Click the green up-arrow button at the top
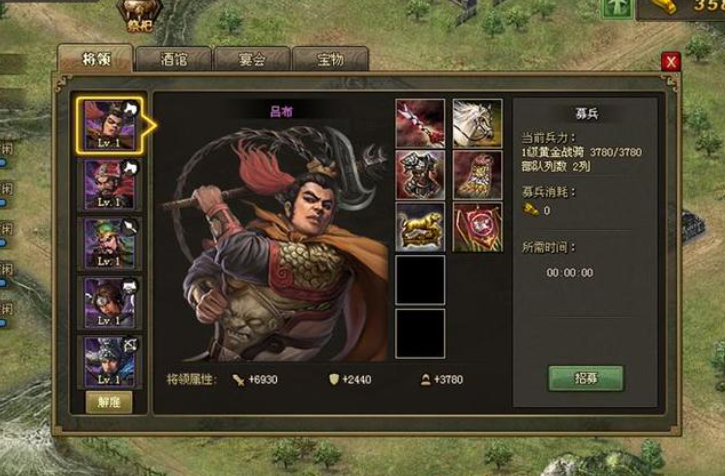The height and width of the screenshot is (476, 725). point(616,8)
